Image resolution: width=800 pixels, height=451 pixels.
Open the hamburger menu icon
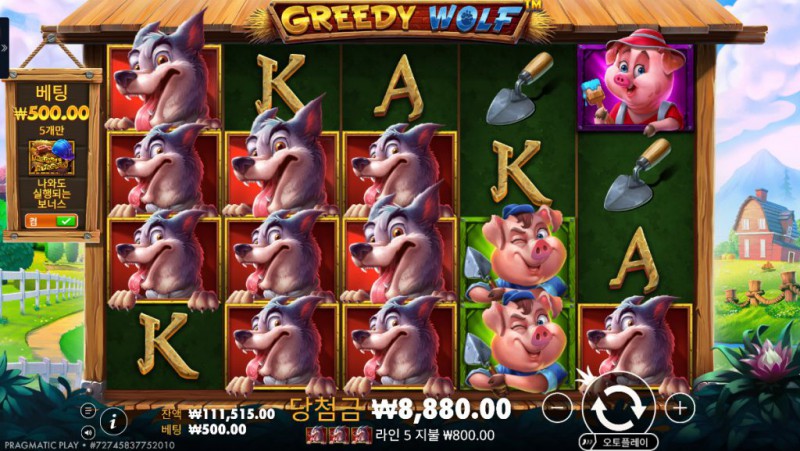[x=88, y=409]
